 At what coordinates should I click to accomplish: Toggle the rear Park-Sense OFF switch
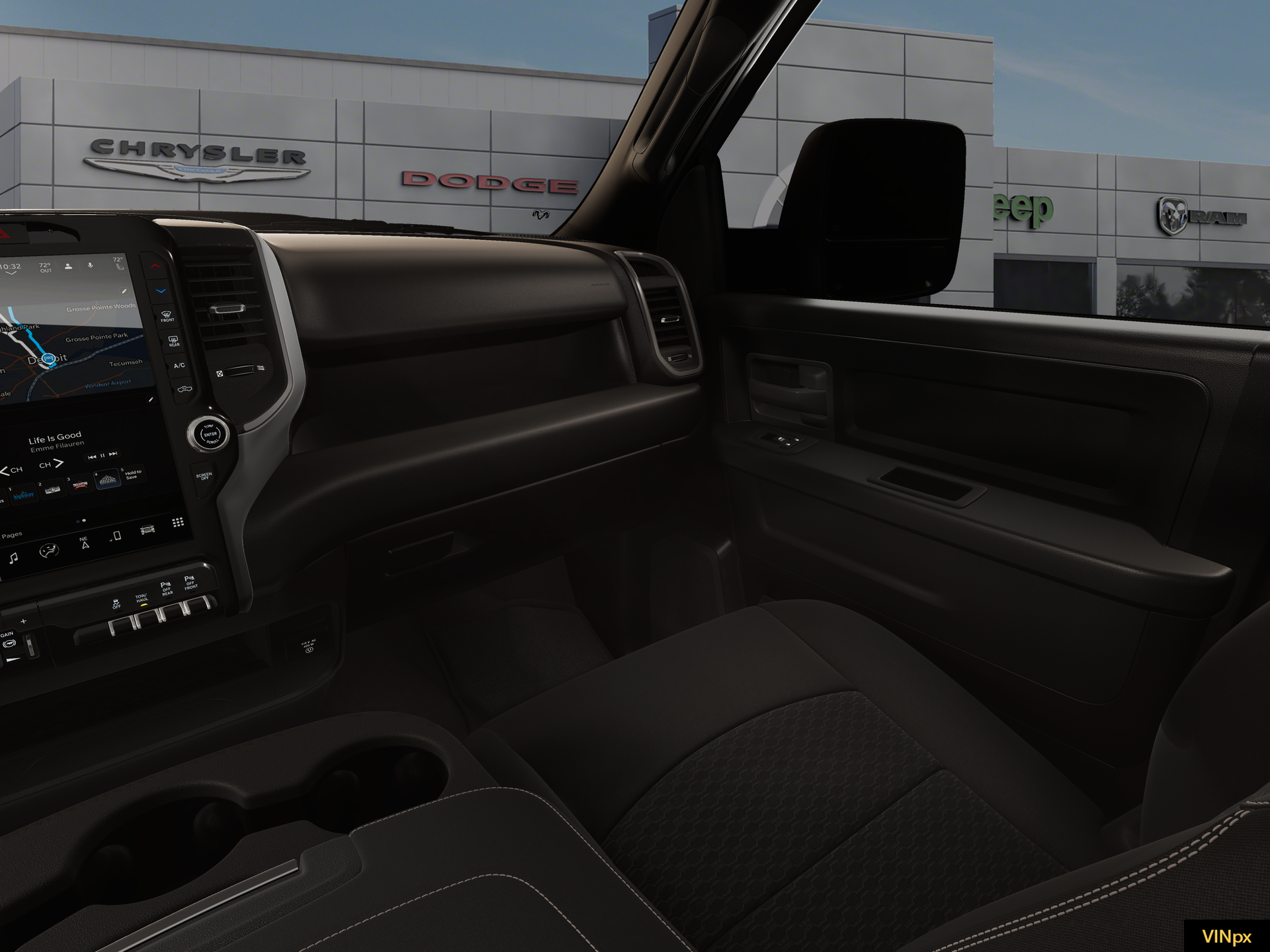click(x=171, y=615)
